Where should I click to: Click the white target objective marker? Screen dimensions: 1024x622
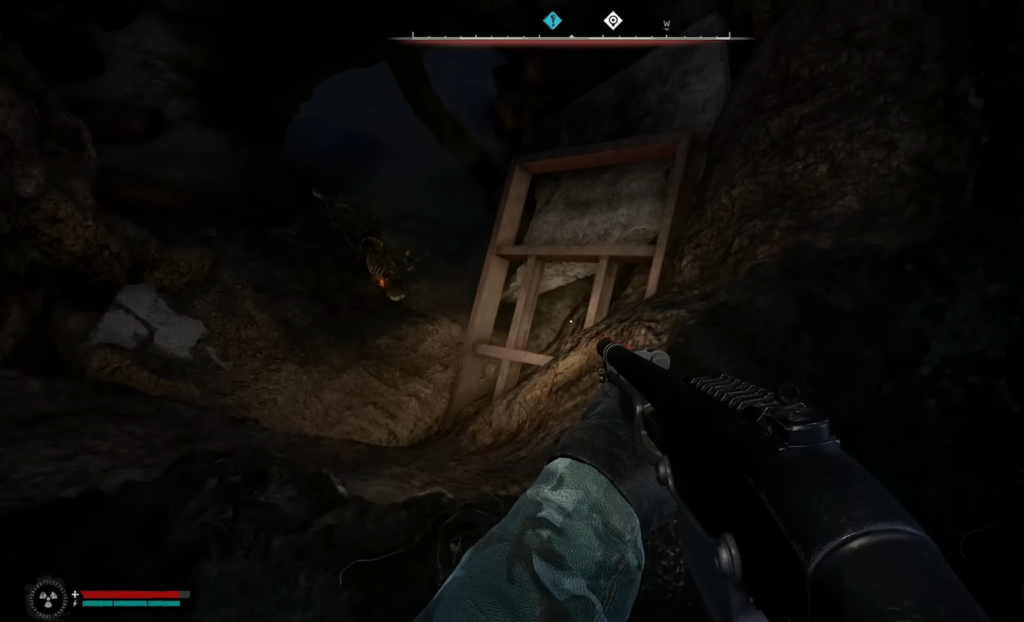pyautogui.click(x=613, y=20)
